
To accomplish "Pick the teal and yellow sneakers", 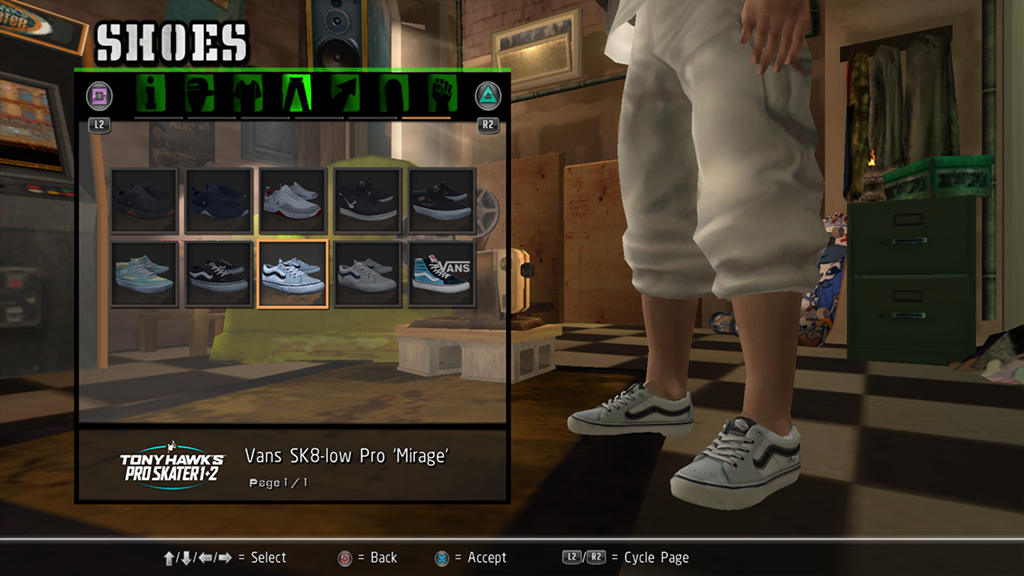I will pos(144,274).
